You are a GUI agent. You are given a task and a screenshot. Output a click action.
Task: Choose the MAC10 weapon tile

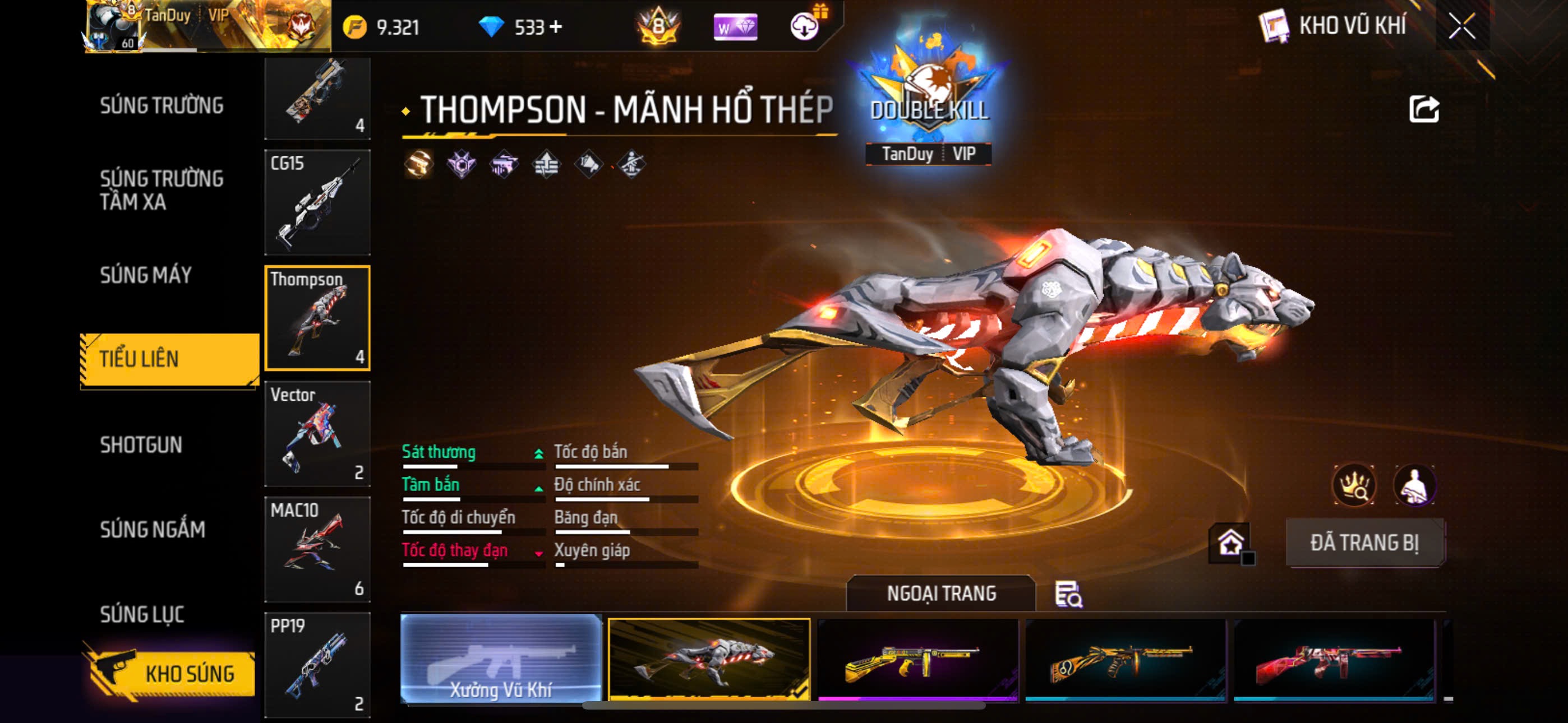click(317, 549)
